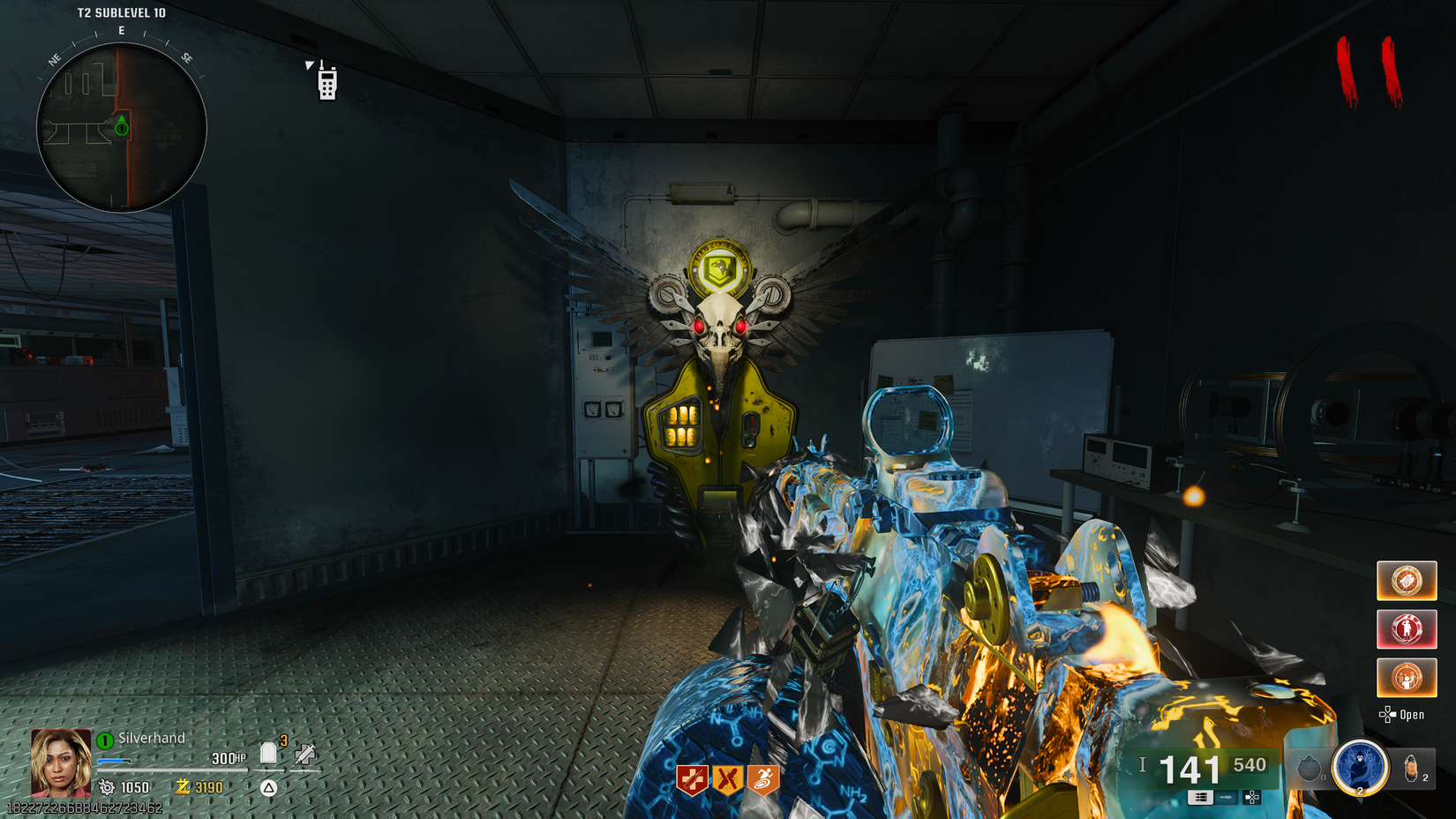Select the middle yellow perk badge icon
The width and height of the screenshot is (1456, 819).
click(727, 778)
